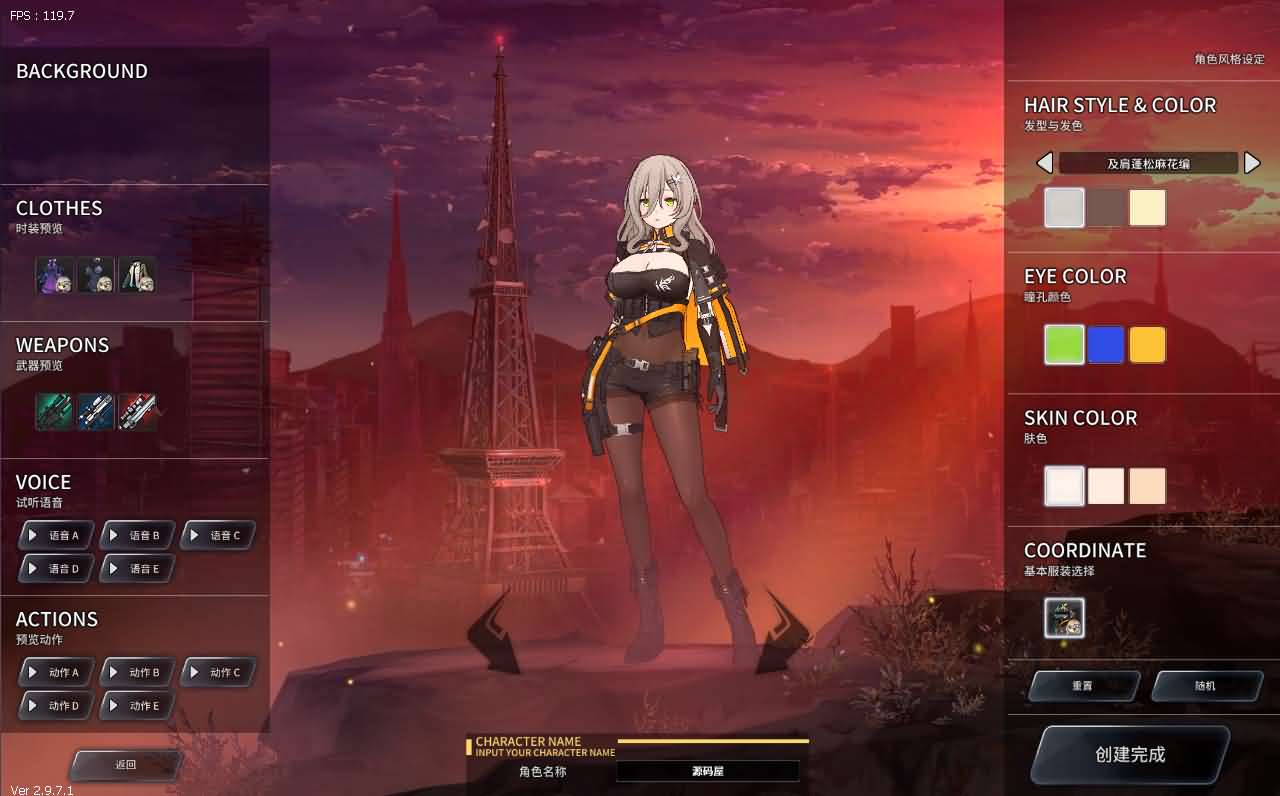
Task: Select the first weapon preview icon
Action: tap(54, 412)
